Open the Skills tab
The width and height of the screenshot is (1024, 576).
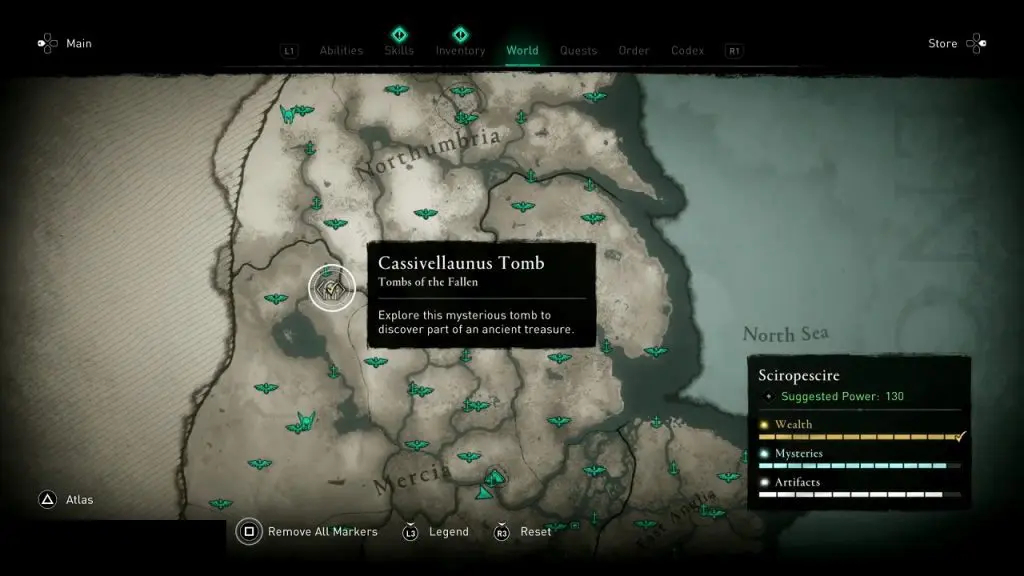(399, 51)
